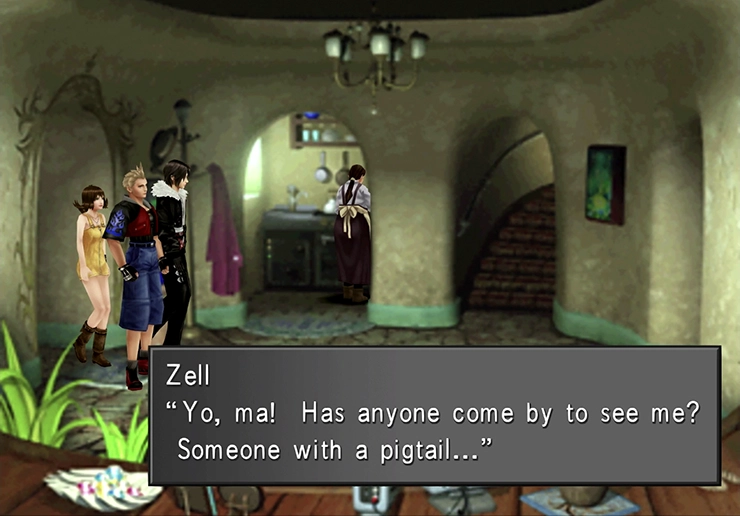Viewport: 740px width, 516px height.
Task: Advance Zell's dialogue box
Action: (x=434, y=415)
